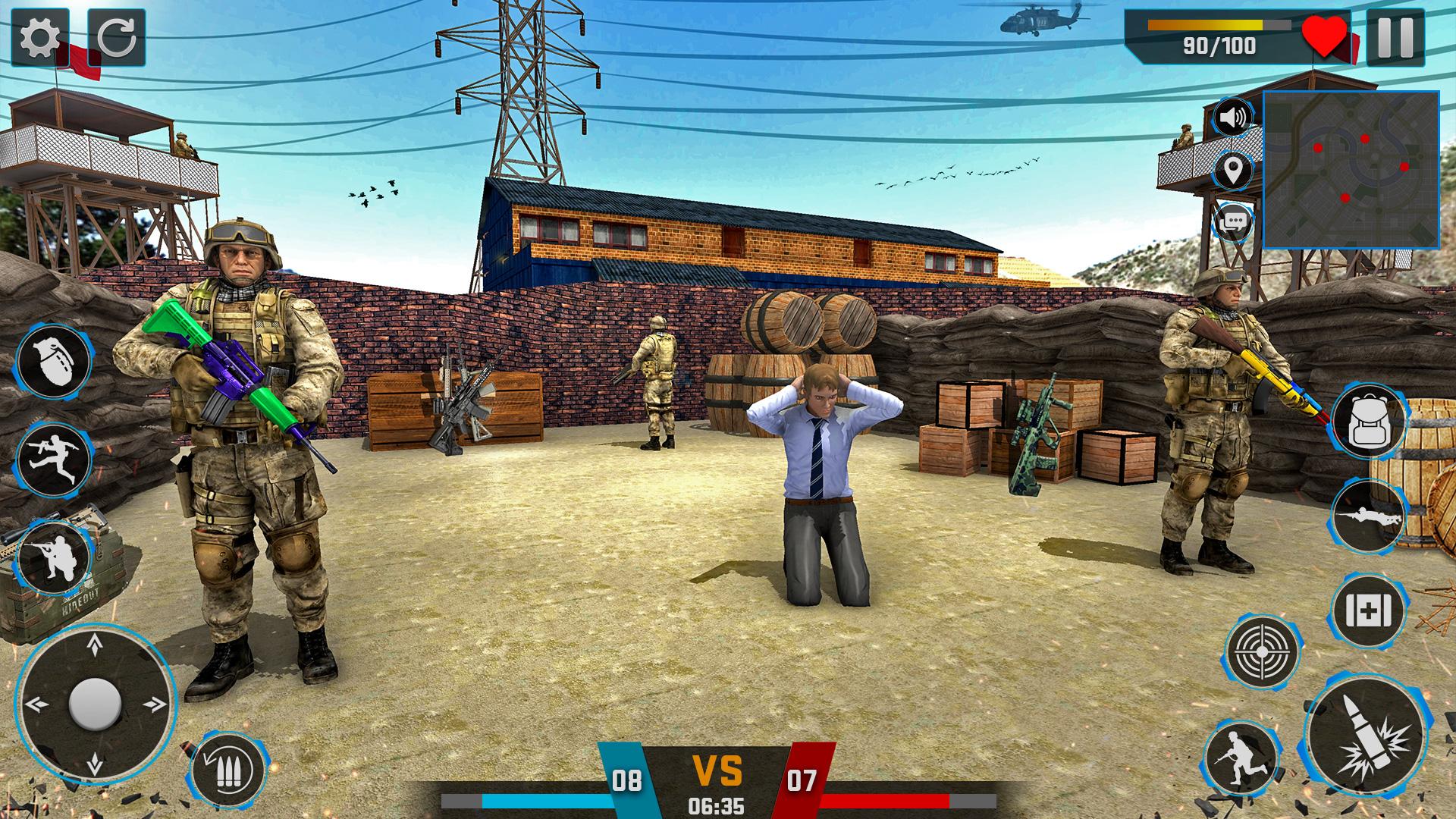Click the circular arrow restart button
This screenshot has width=1456, height=819.
117,38
